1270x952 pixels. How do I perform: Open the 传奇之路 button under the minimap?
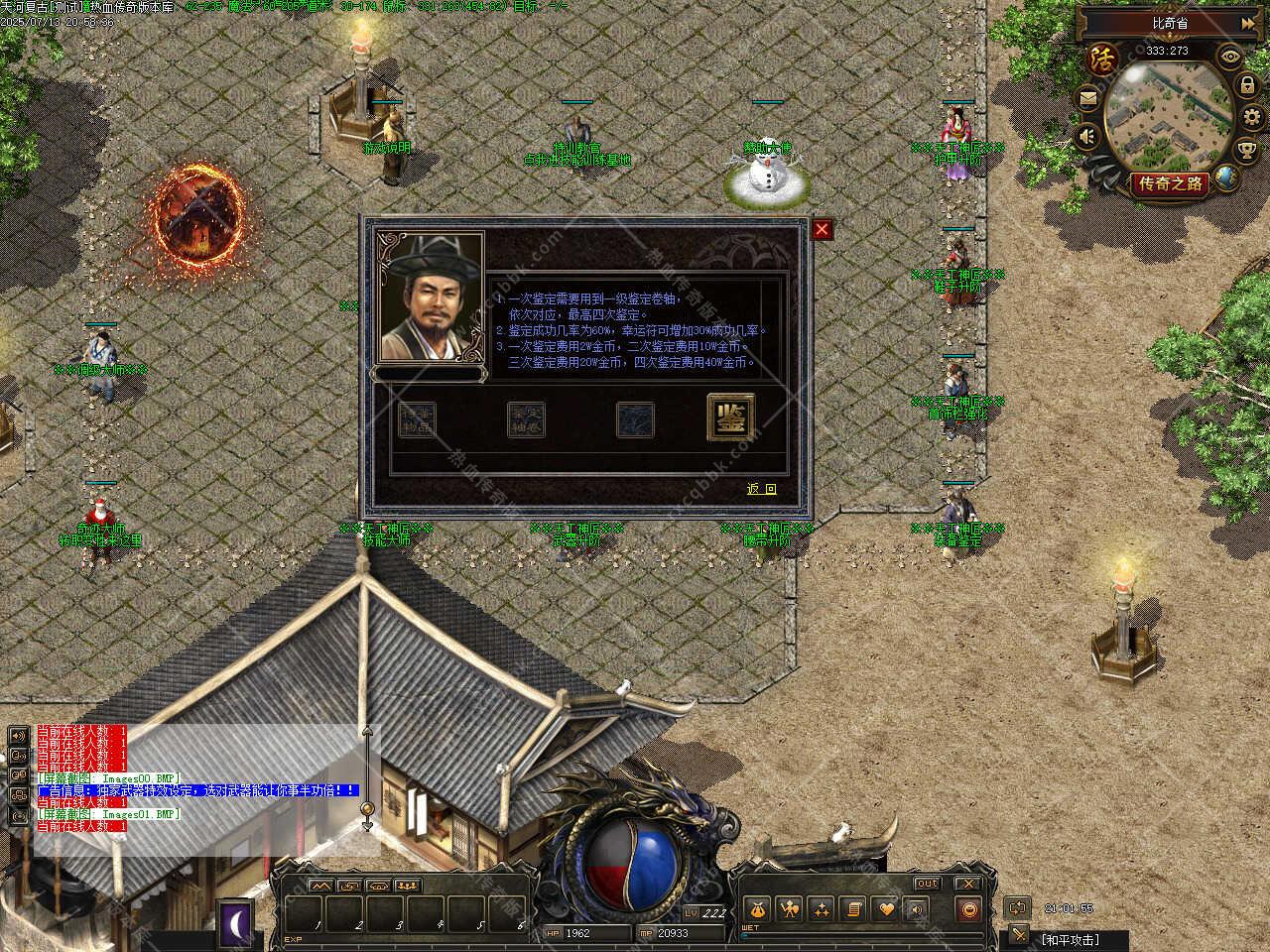click(1170, 184)
